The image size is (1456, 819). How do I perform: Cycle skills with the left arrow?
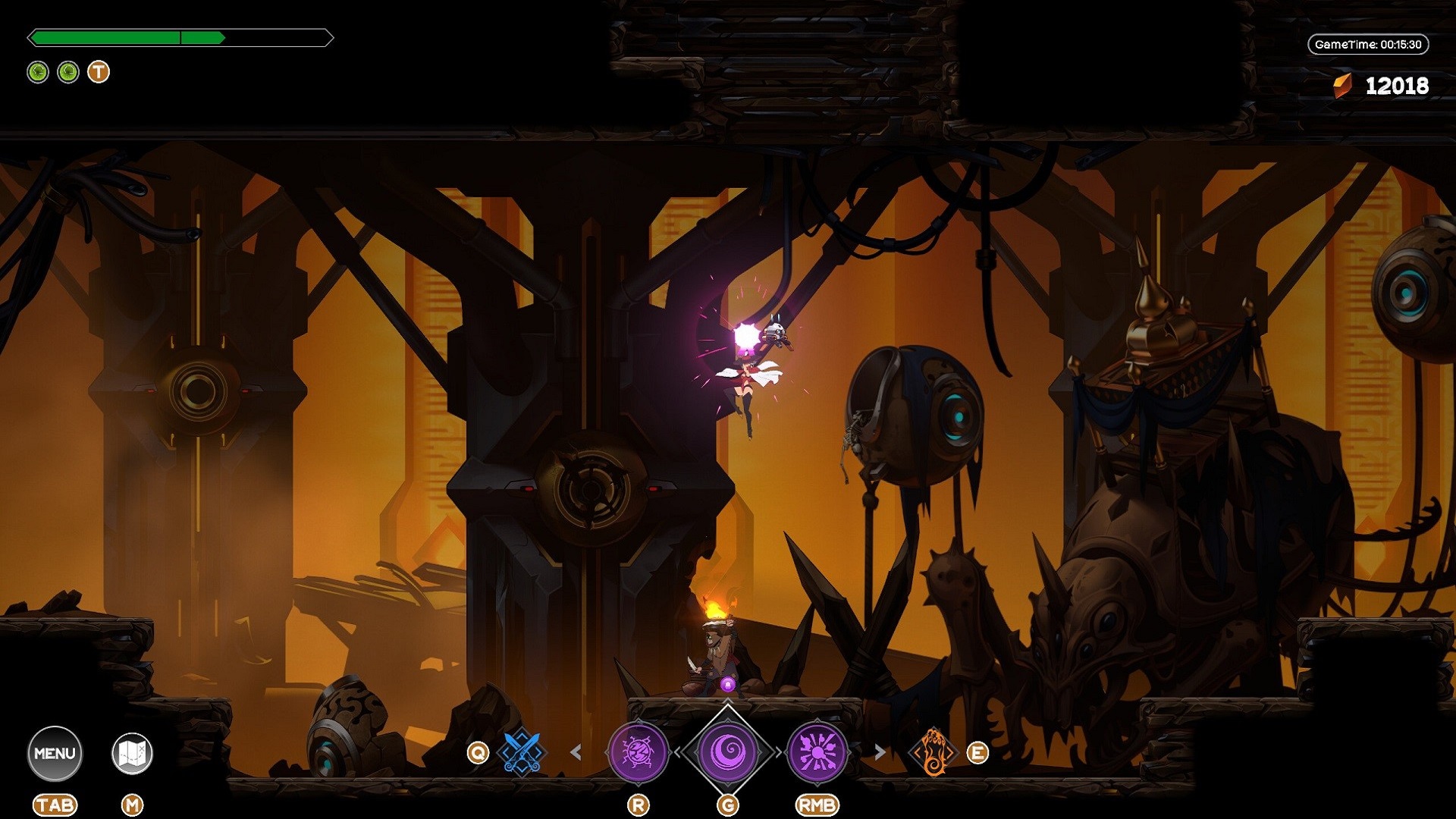[x=576, y=752]
